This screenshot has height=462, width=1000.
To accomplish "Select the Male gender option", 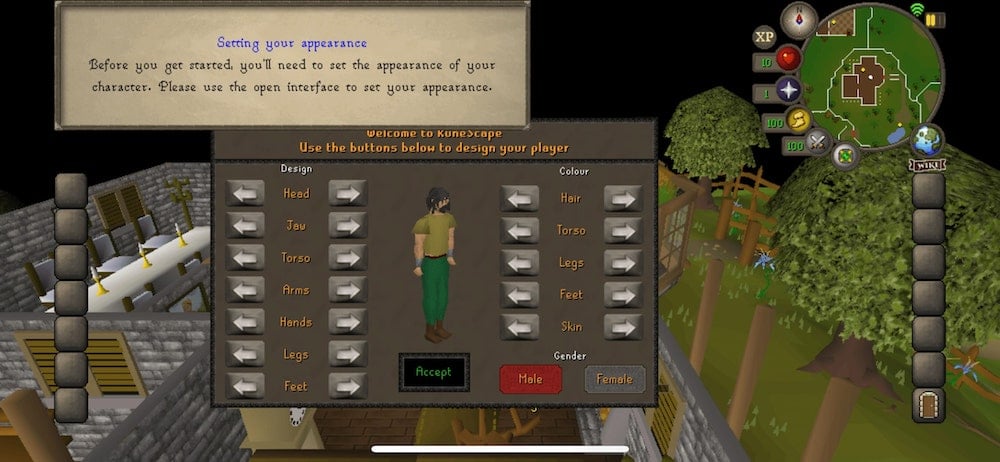I will 530,379.
